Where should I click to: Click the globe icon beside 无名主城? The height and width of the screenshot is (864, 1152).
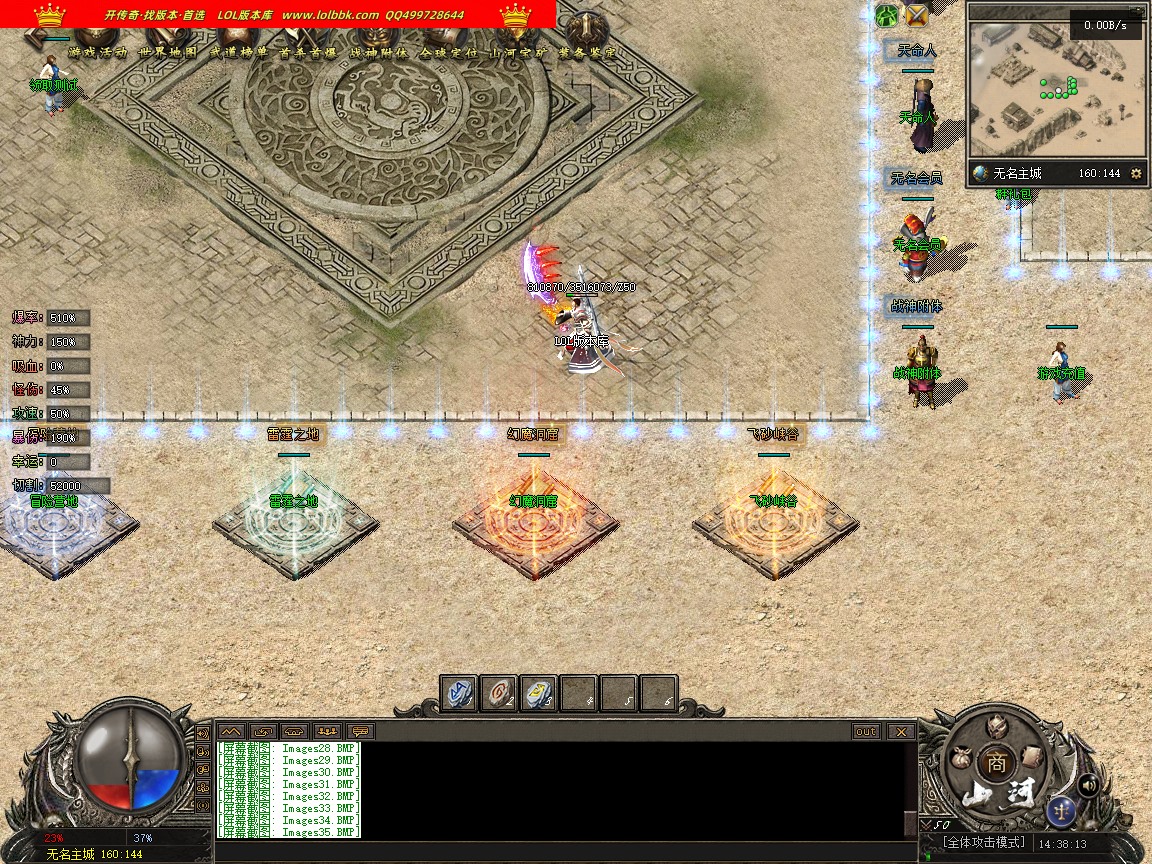pyautogui.click(x=981, y=173)
